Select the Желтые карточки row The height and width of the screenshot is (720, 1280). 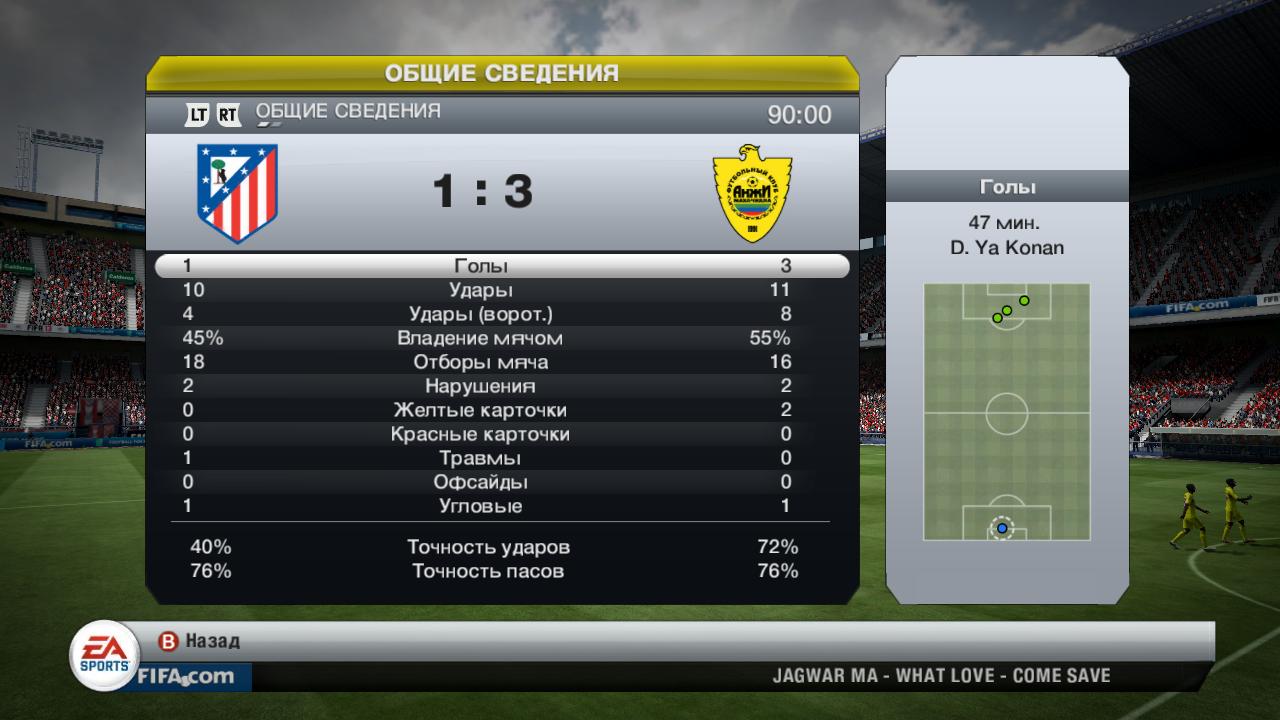point(481,410)
